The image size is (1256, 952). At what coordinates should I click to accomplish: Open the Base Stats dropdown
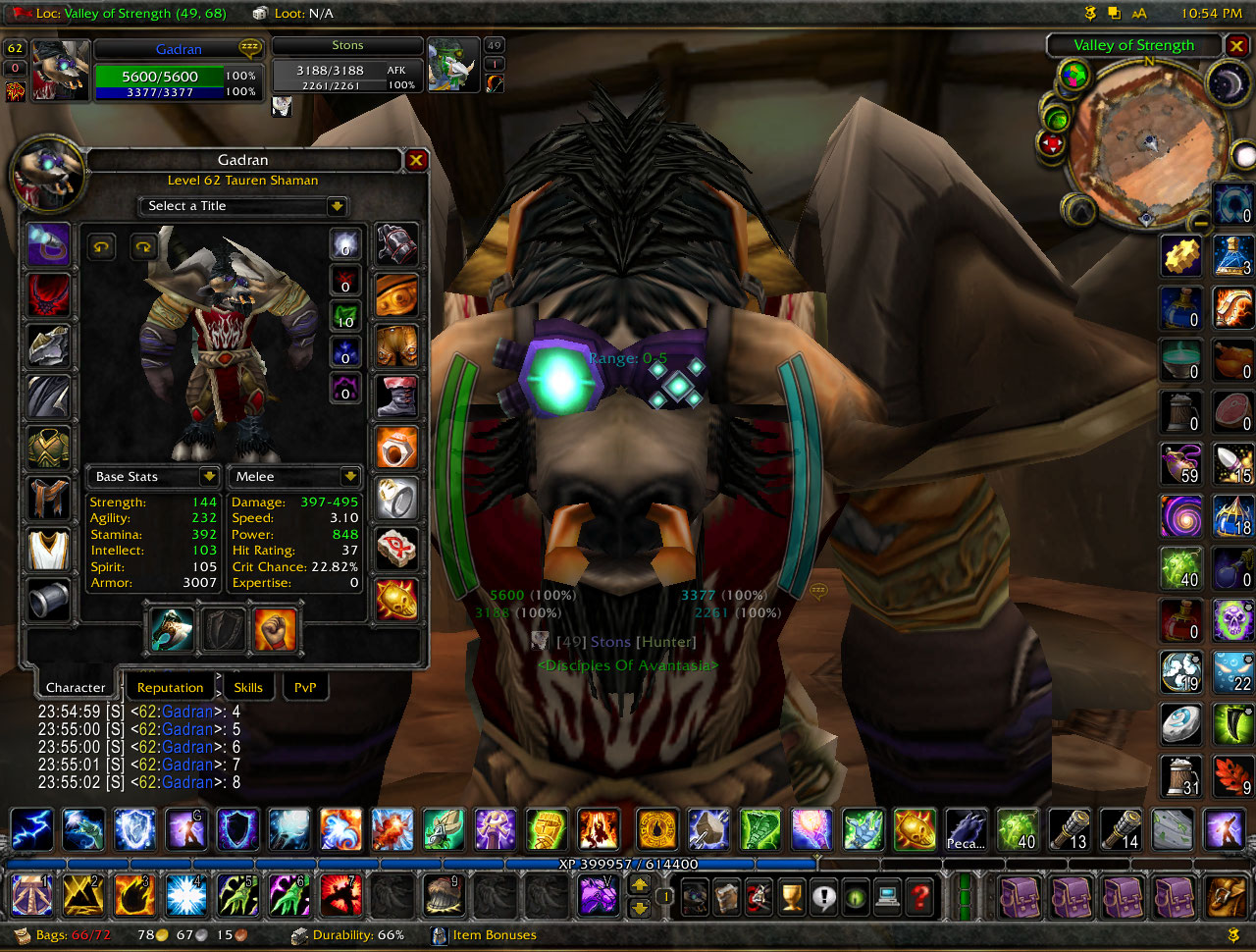click(x=208, y=476)
